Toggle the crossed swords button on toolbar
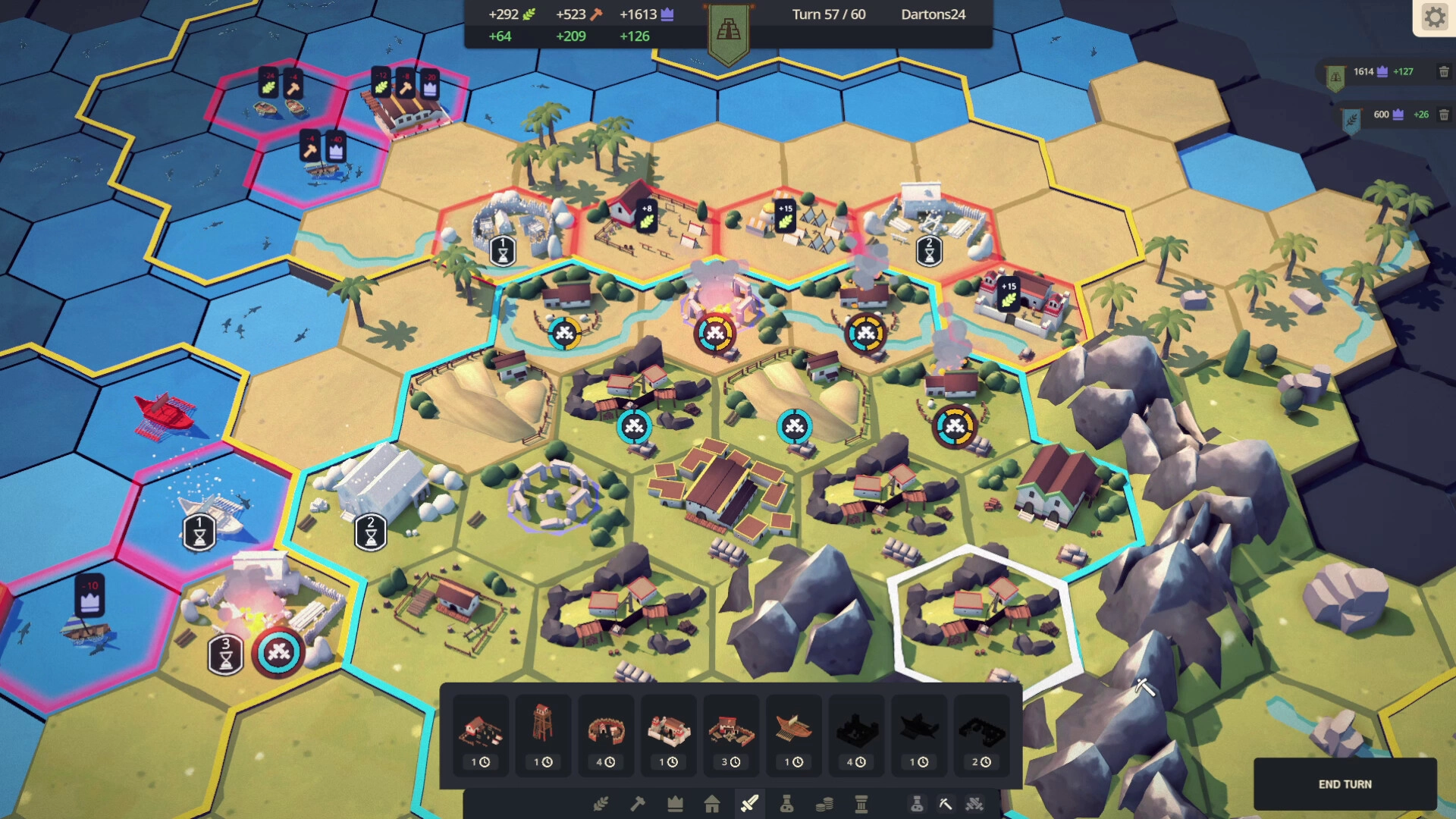 (974, 804)
